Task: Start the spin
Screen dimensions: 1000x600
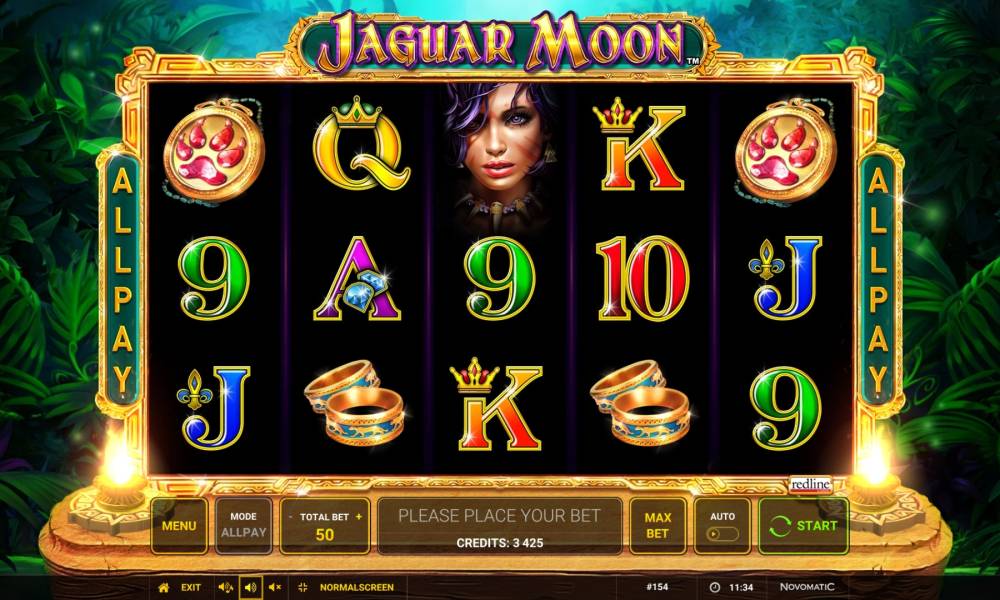Action: pyautogui.click(x=803, y=525)
